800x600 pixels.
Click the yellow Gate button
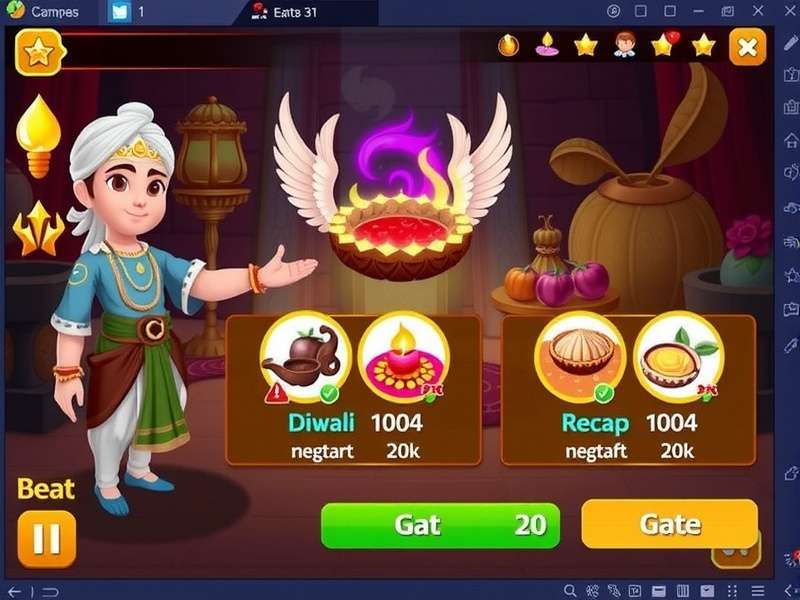[669, 524]
